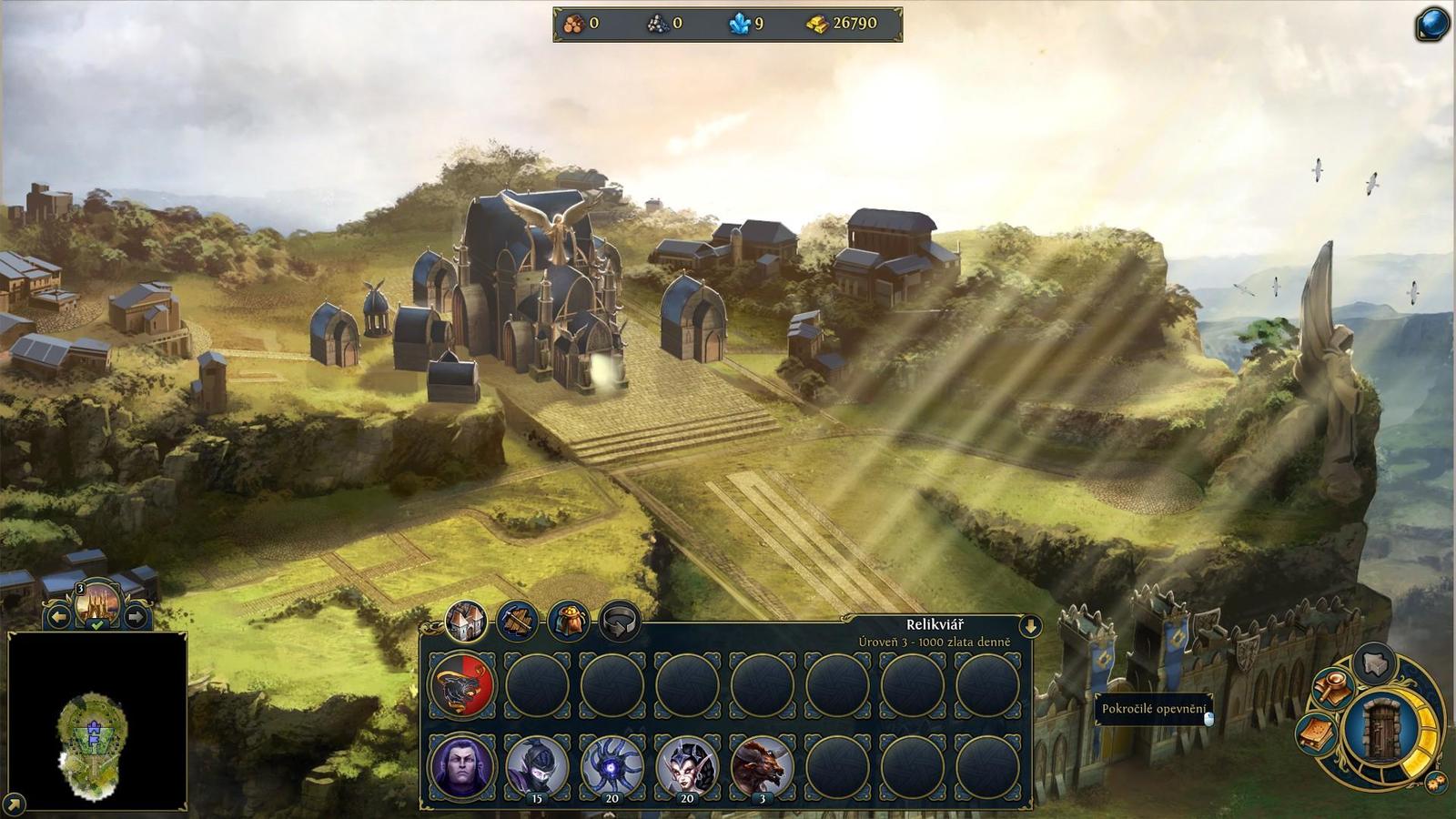1456x819 pixels.
Task: Open the marketplace sack tab
Action: (x=569, y=622)
